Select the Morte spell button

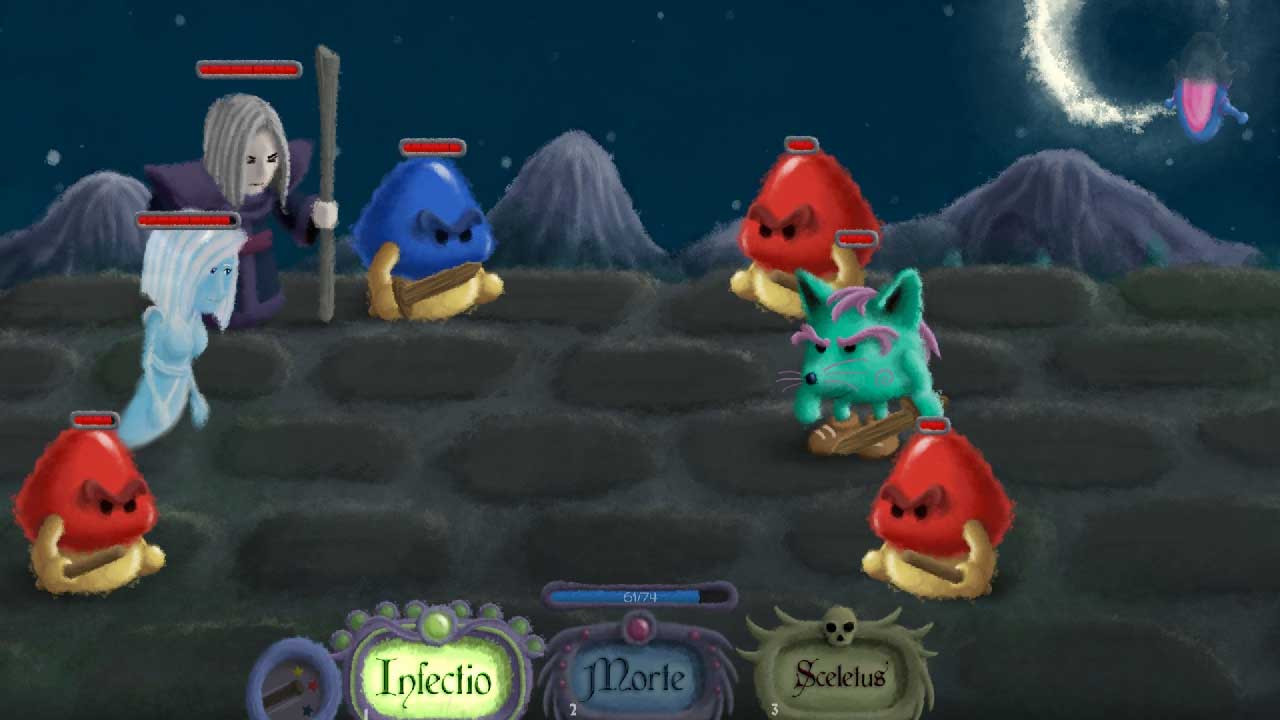[x=637, y=677]
